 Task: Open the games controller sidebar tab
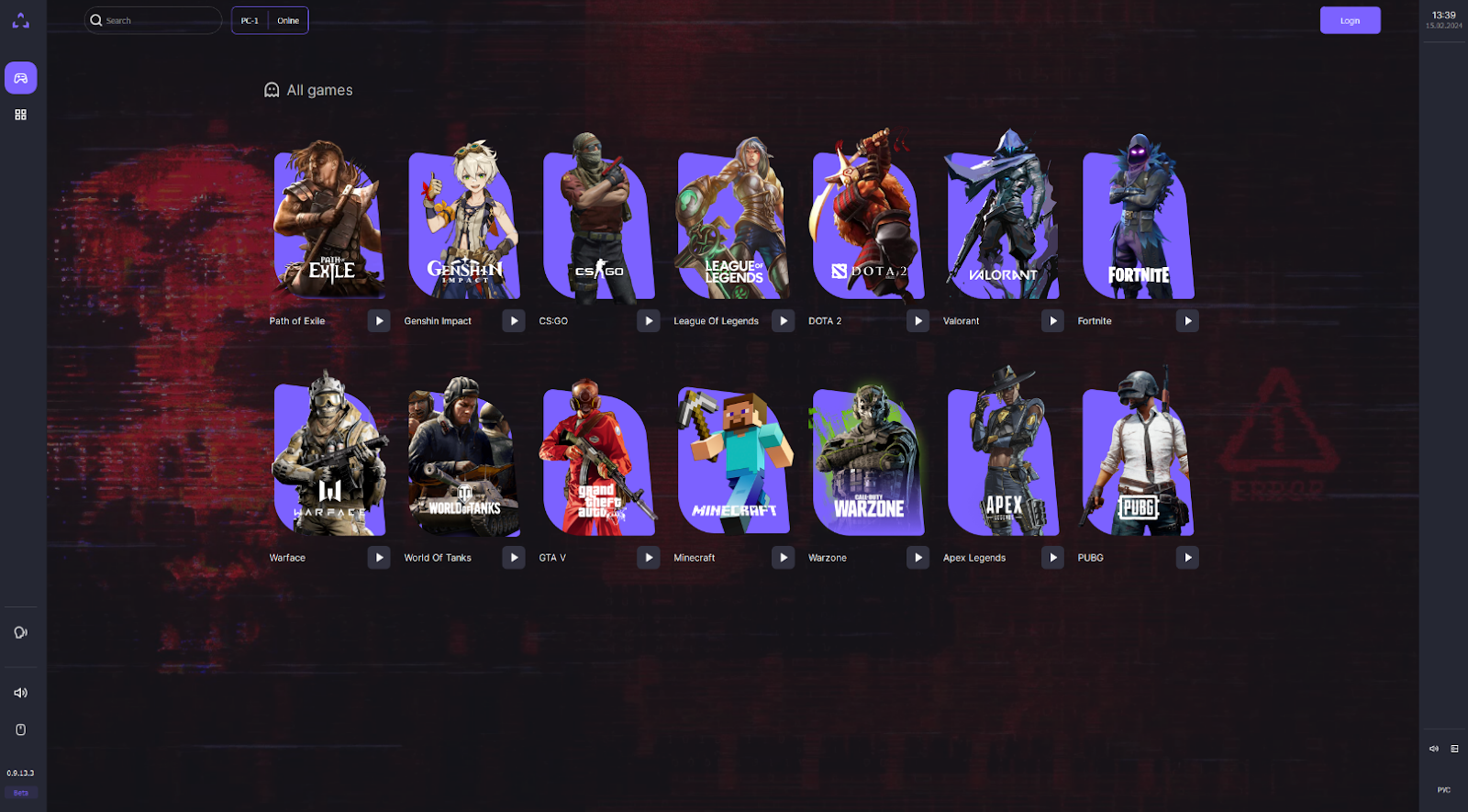[20, 78]
